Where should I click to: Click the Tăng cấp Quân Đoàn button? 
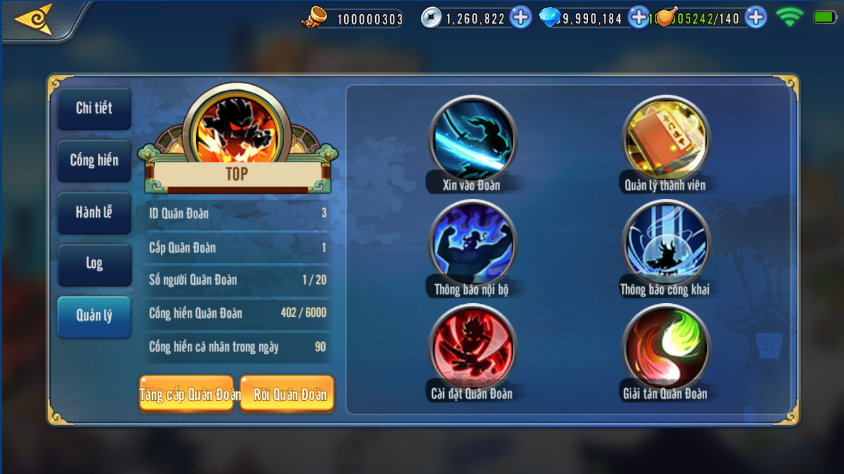[x=187, y=394]
